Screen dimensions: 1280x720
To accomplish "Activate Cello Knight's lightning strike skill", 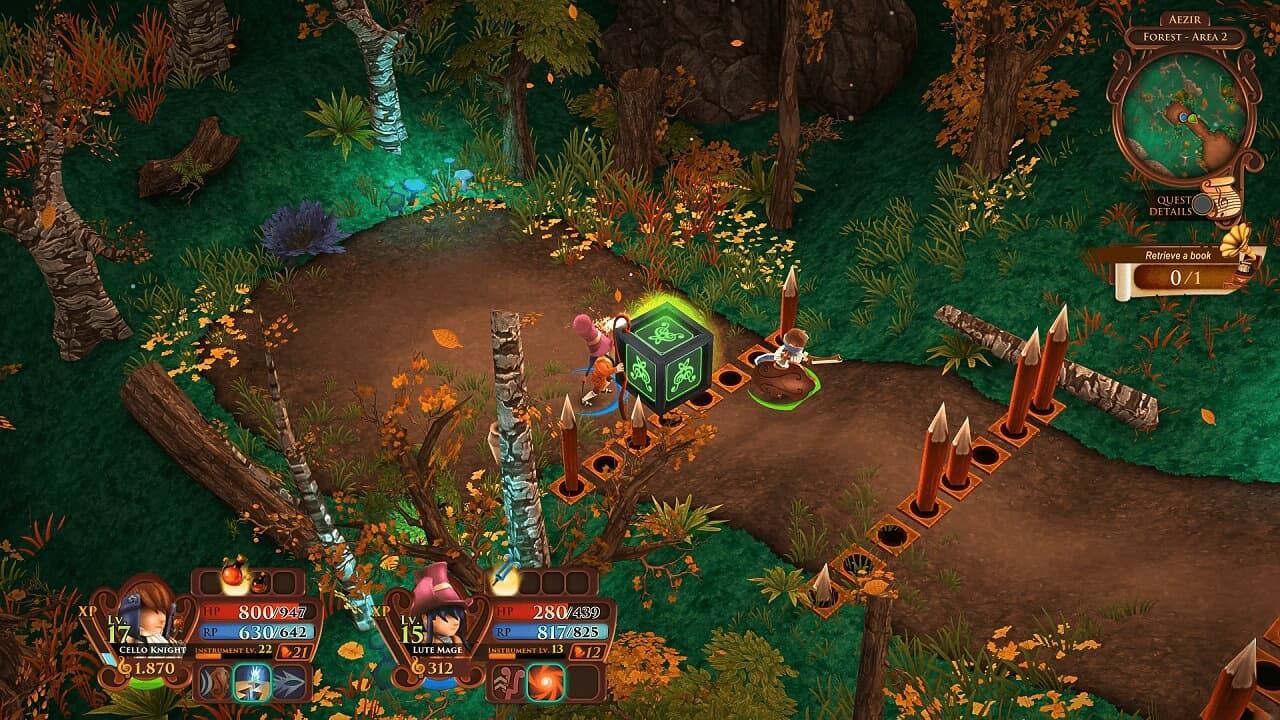I will point(255,682).
